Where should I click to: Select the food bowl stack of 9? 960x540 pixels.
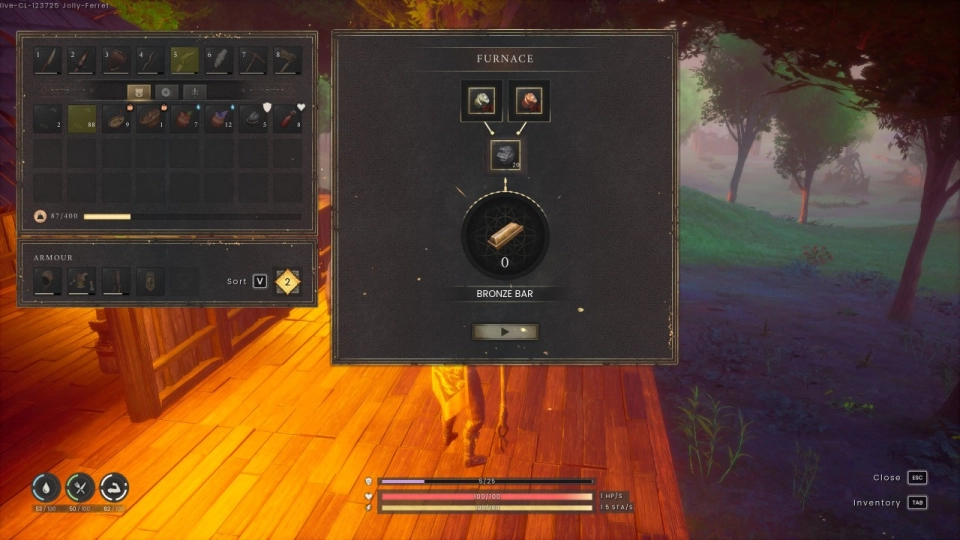click(x=116, y=119)
